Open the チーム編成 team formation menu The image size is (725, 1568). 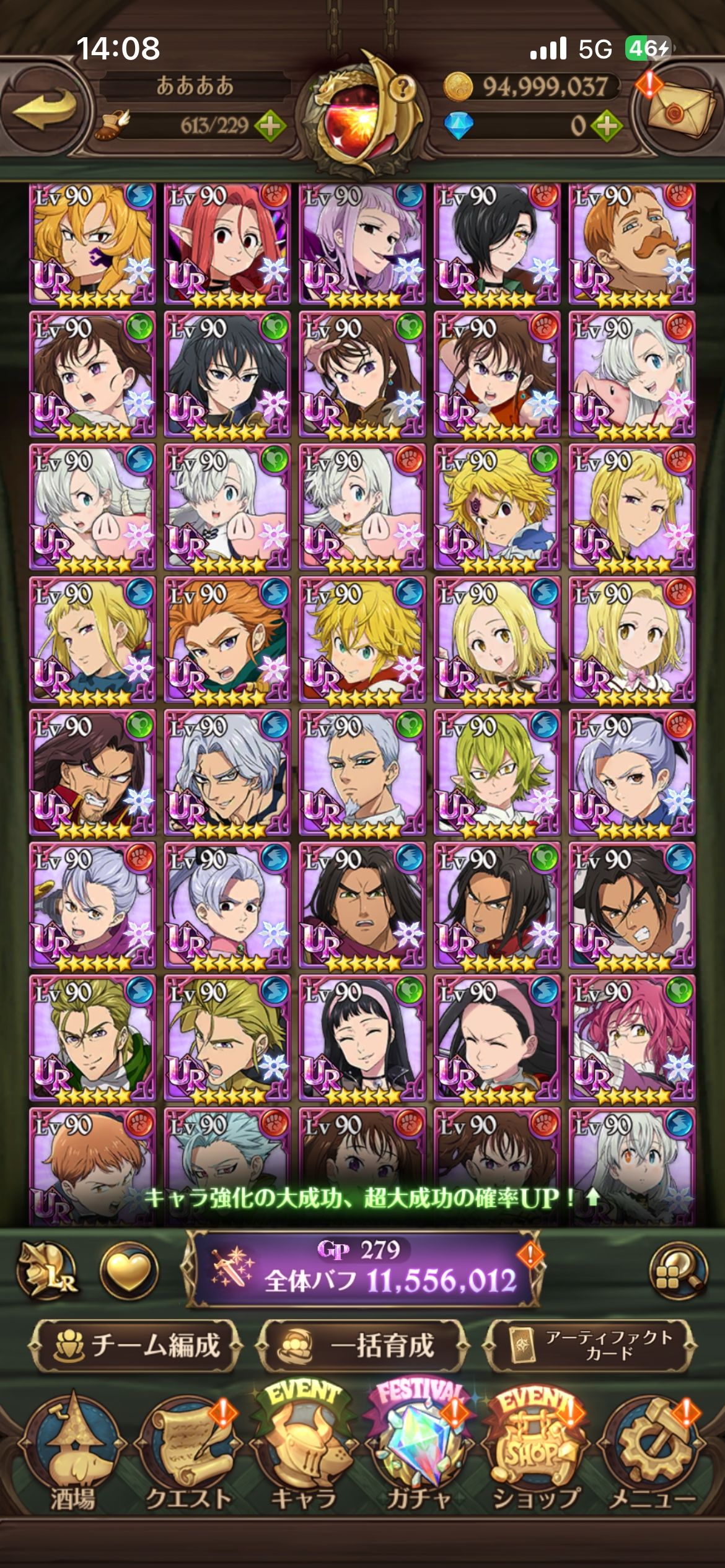136,1346
